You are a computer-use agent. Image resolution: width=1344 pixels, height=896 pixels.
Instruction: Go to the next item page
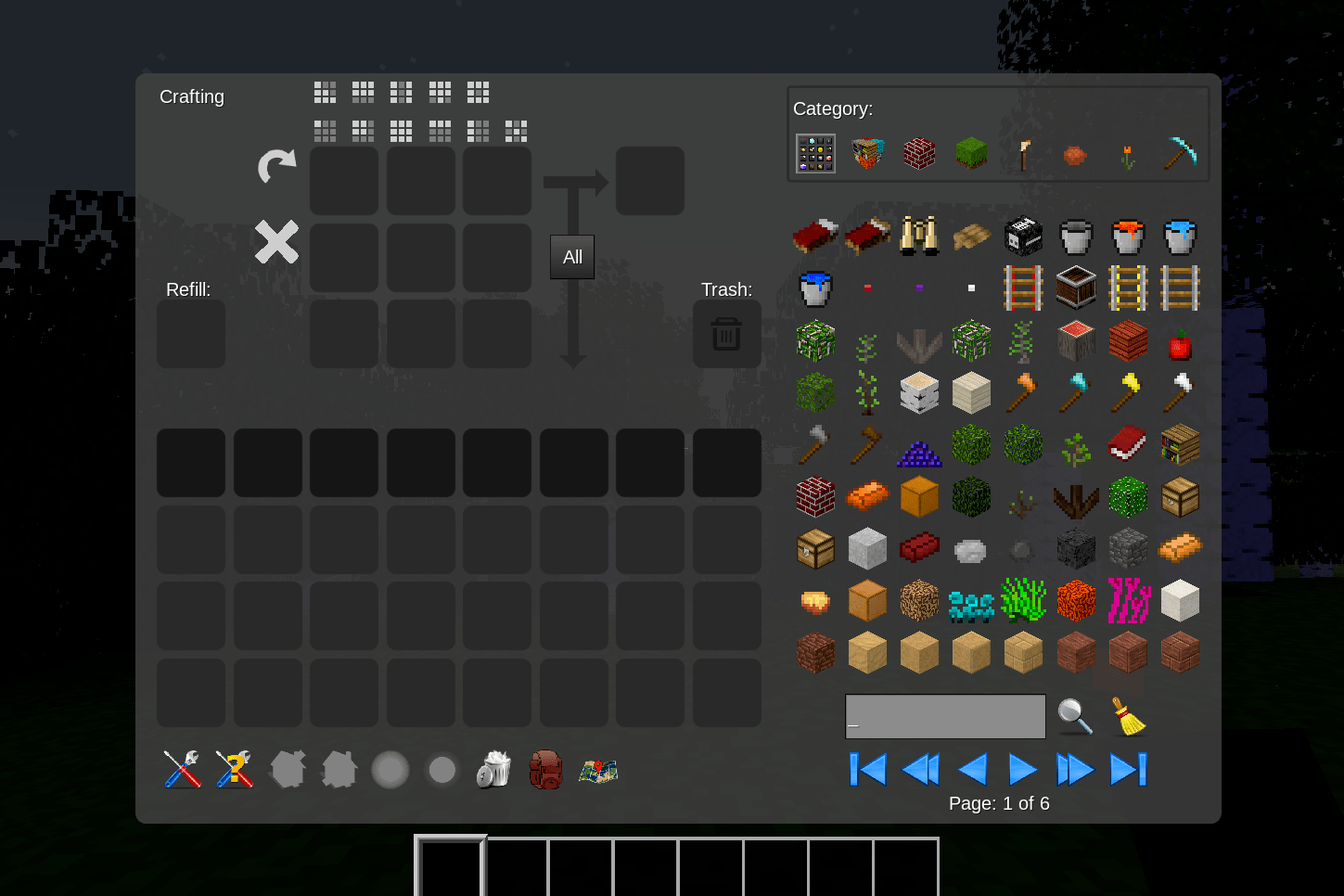(1022, 770)
